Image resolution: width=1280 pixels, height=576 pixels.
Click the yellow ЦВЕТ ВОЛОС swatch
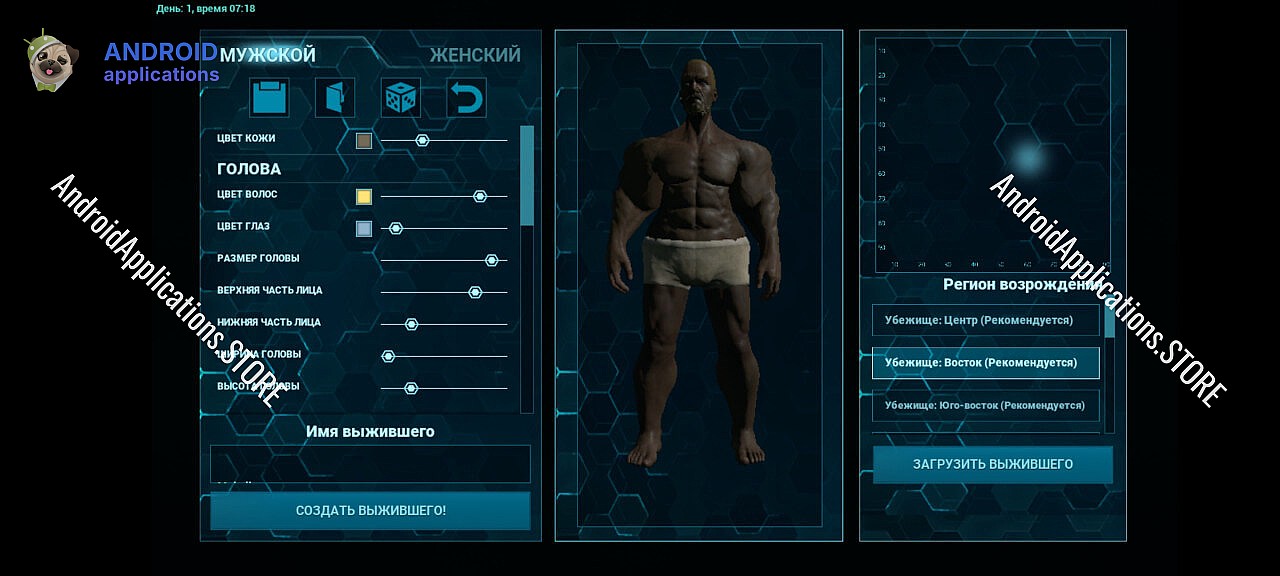point(364,197)
